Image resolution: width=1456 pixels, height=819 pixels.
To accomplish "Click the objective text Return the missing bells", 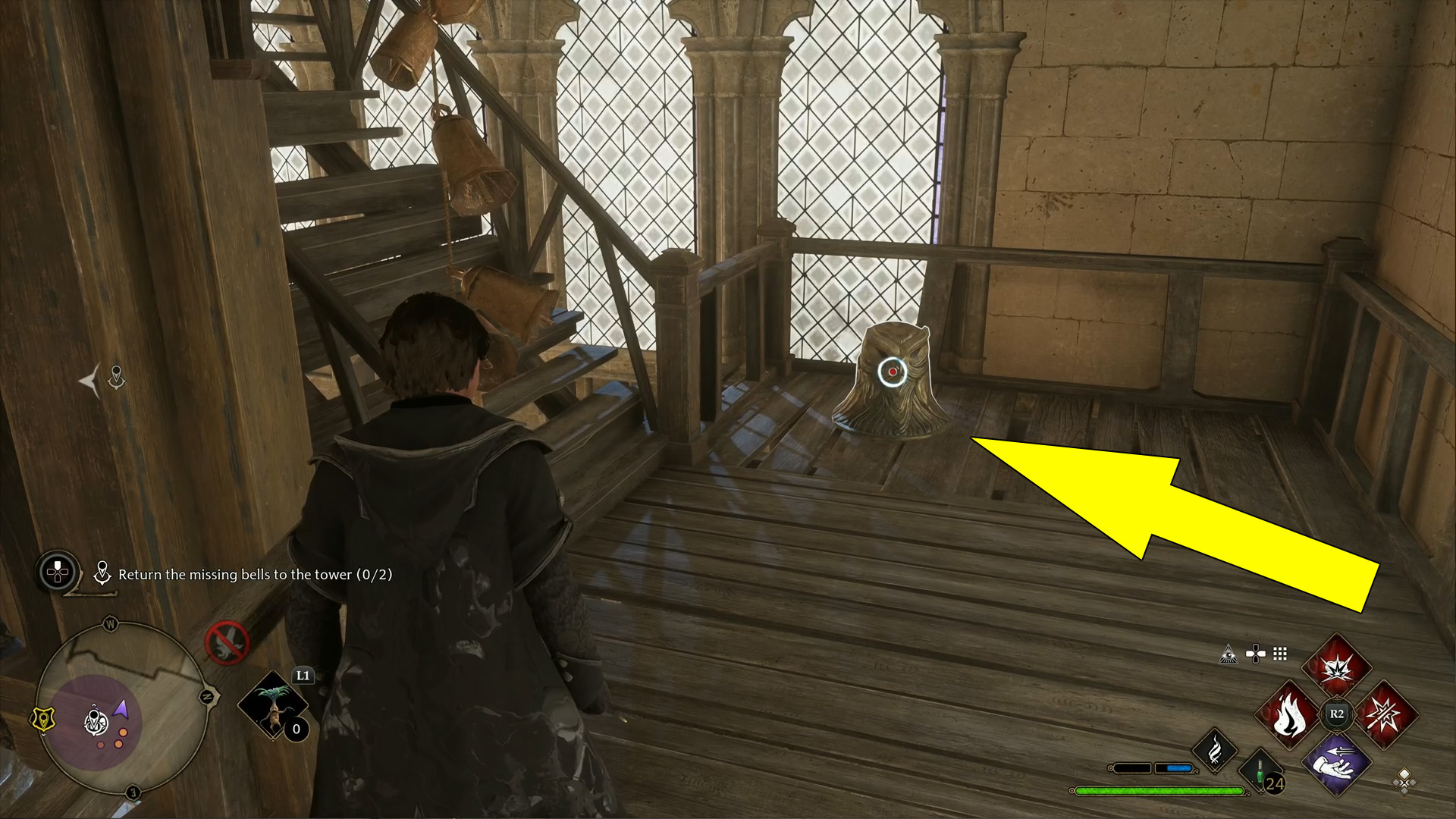I will (x=254, y=575).
